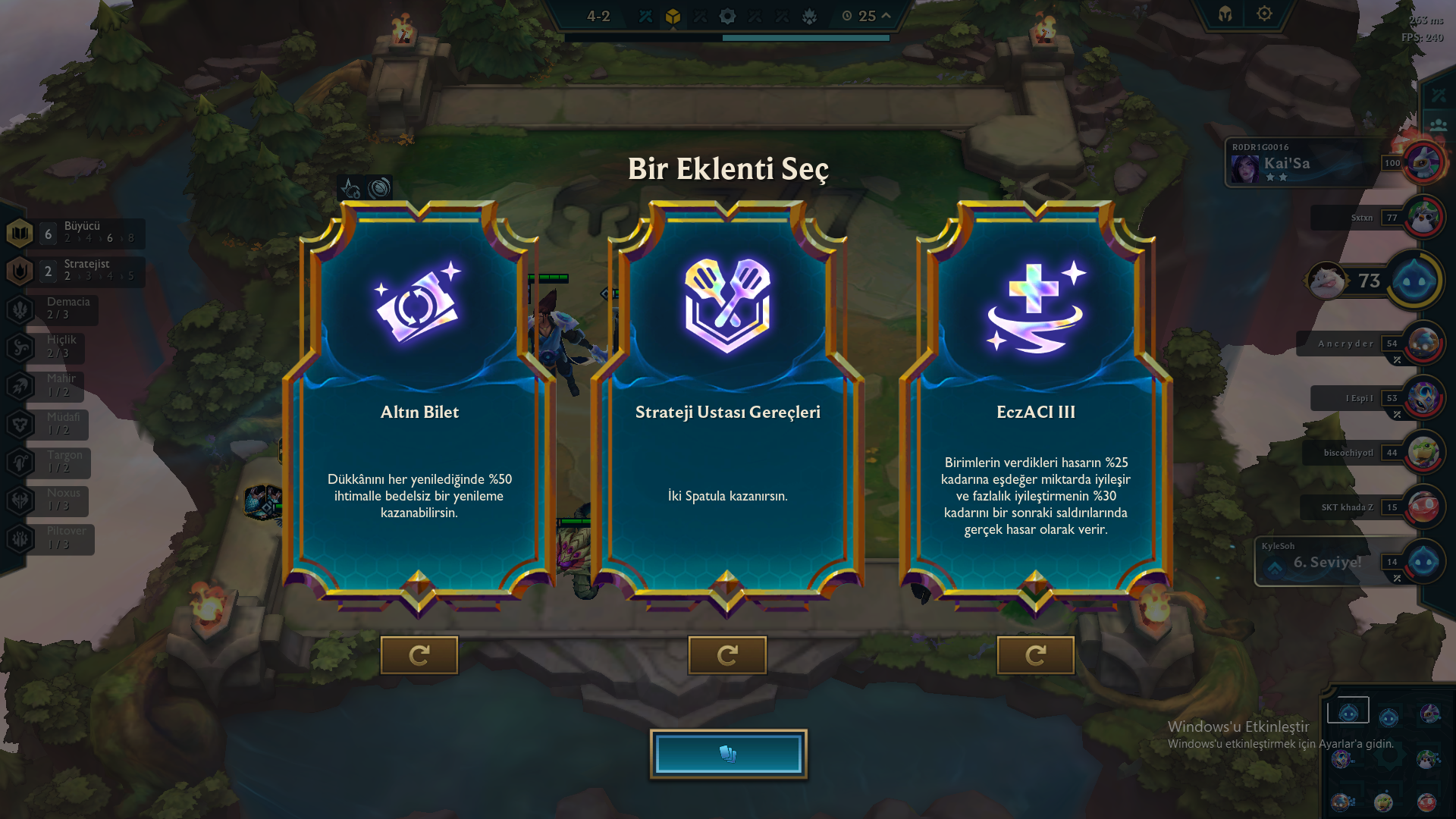
Task: Reroll the Altın Bilet augment
Action: coord(419,655)
